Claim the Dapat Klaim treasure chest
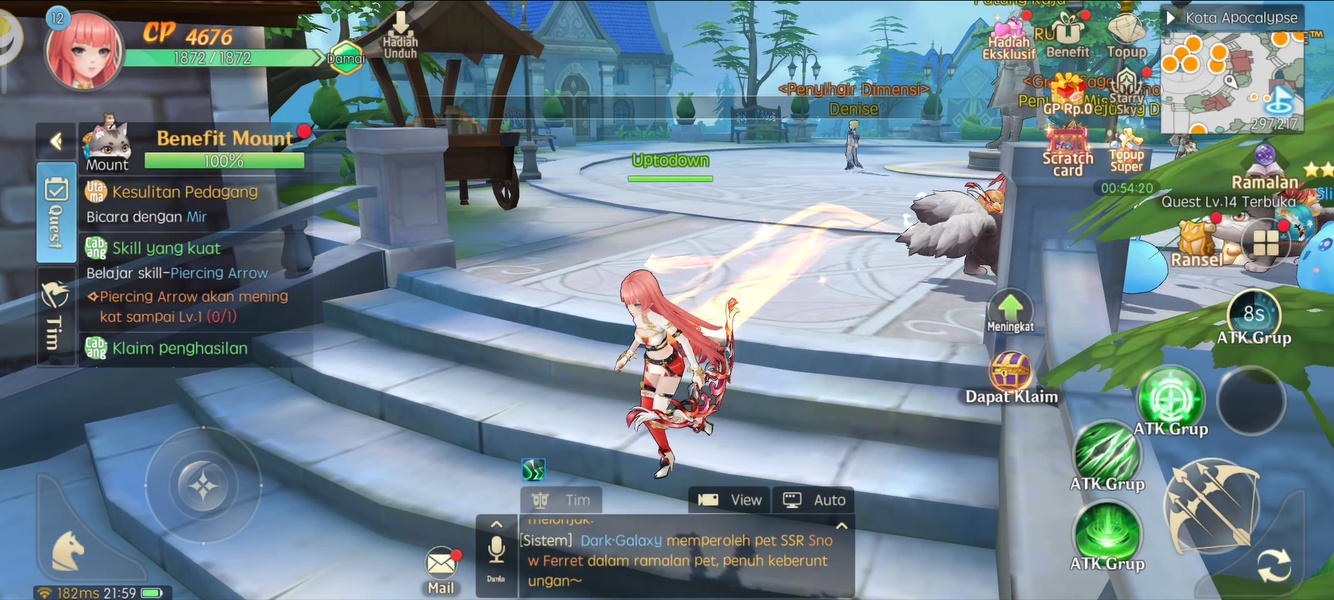Viewport: 1334px width, 600px height. click(x=1010, y=372)
